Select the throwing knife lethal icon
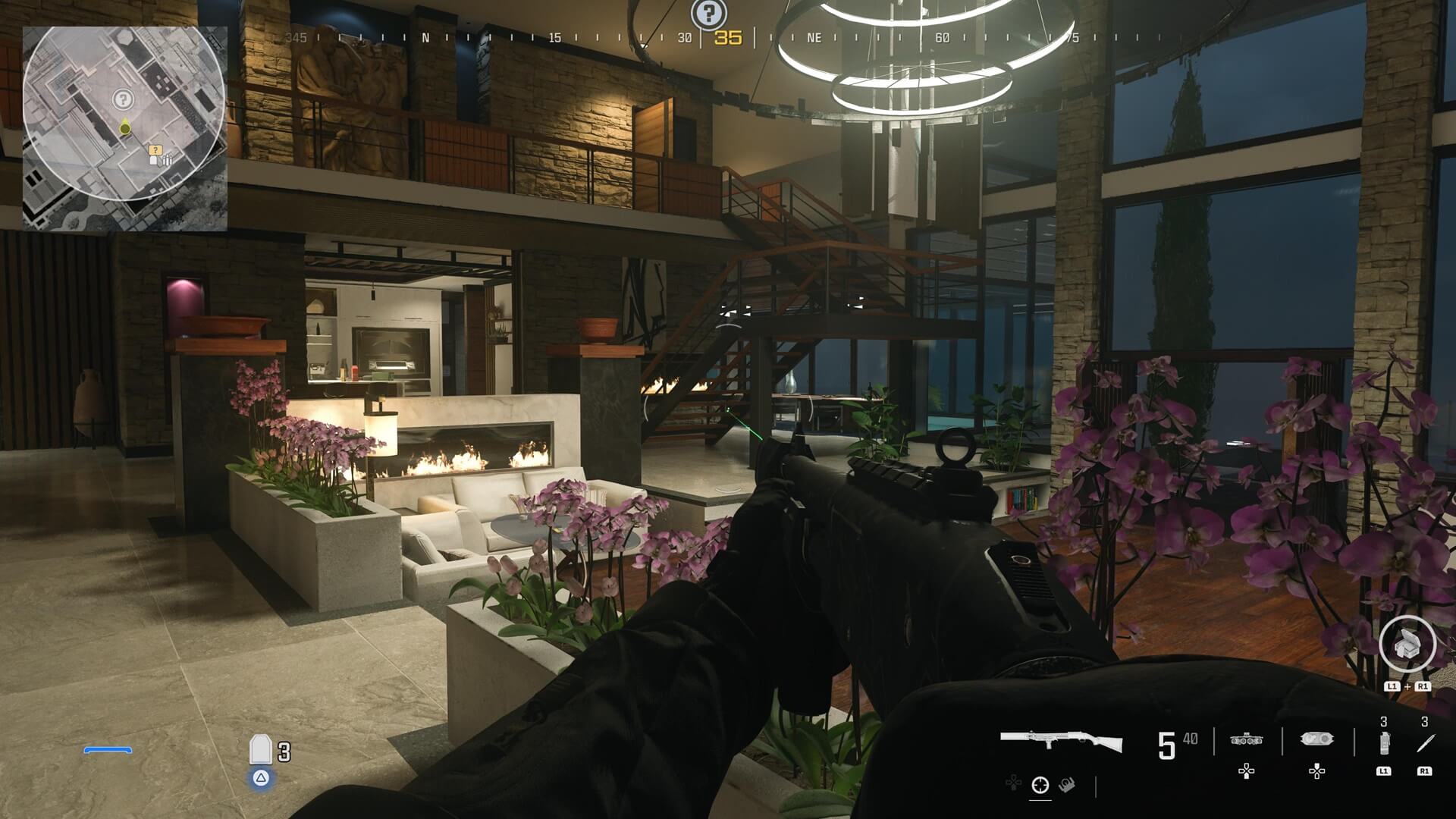The image size is (1456, 819). point(1424,744)
